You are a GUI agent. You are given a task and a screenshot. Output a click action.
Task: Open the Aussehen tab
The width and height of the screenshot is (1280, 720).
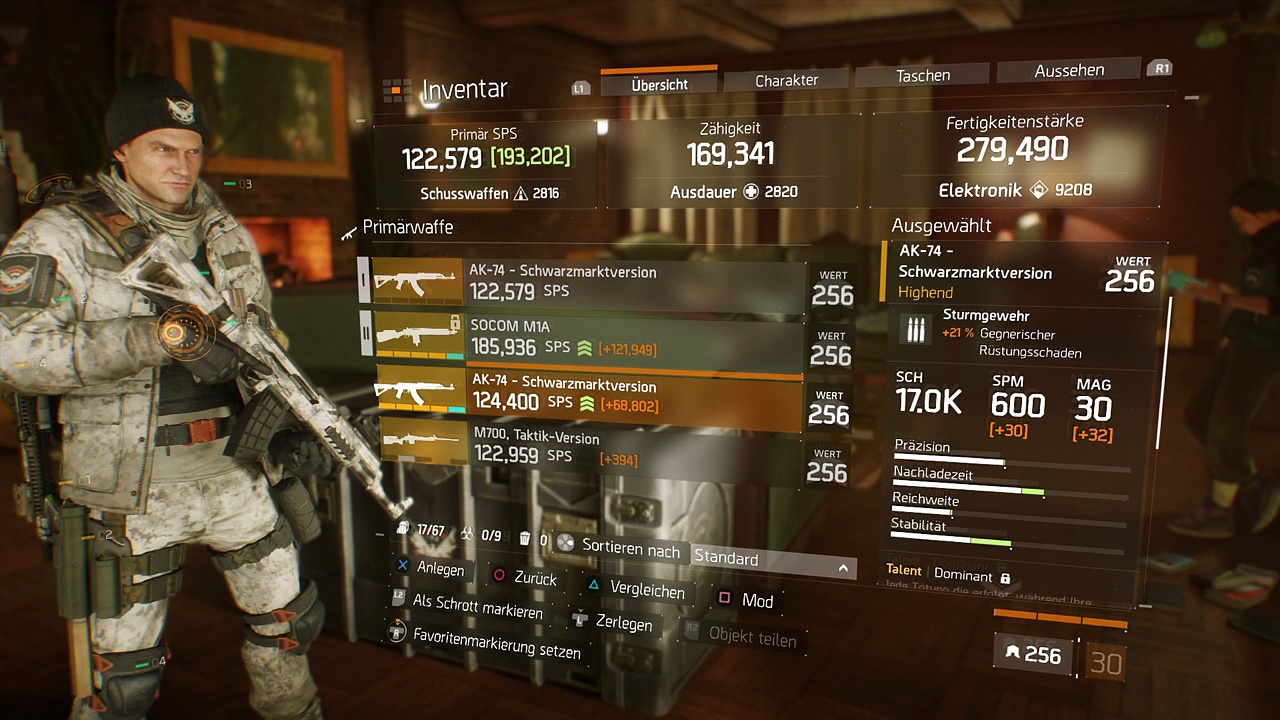click(1069, 70)
